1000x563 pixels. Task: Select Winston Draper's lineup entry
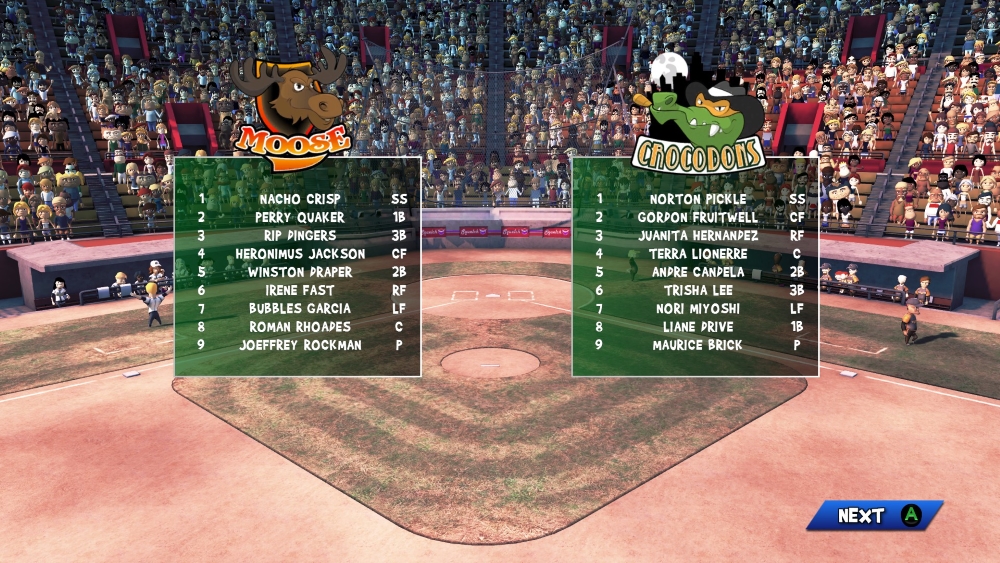[300, 272]
